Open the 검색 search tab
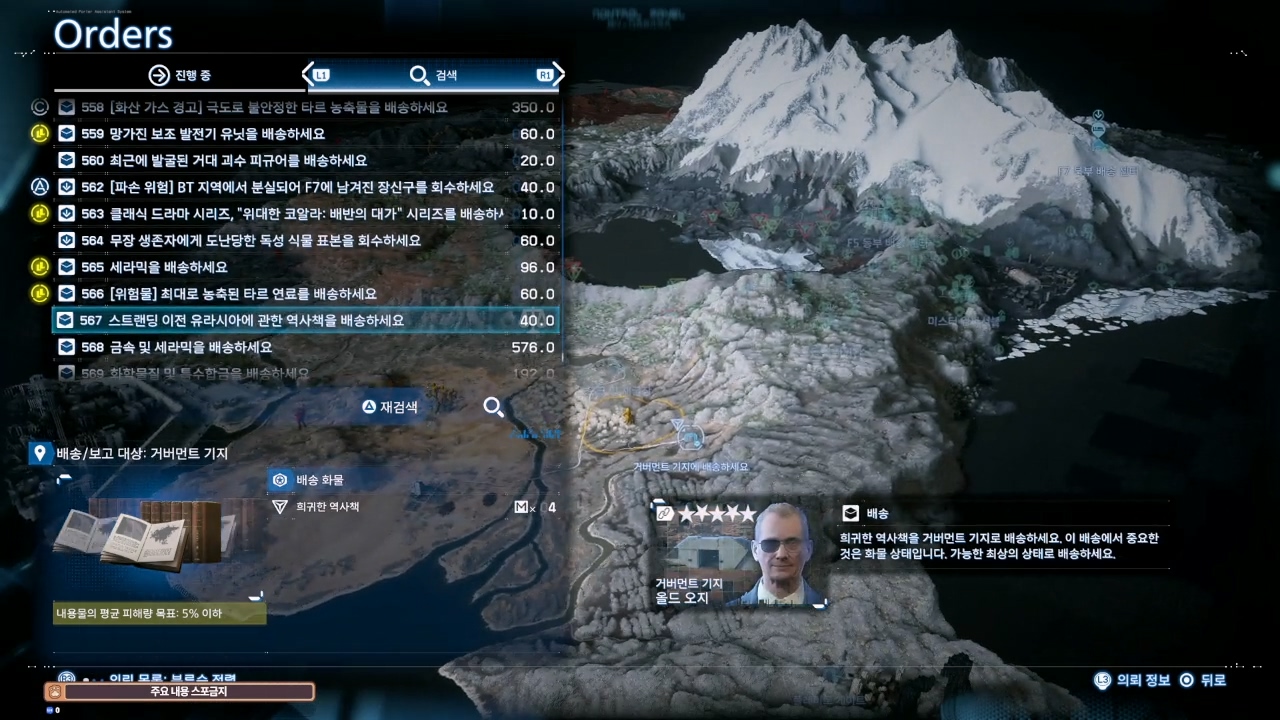 point(434,75)
